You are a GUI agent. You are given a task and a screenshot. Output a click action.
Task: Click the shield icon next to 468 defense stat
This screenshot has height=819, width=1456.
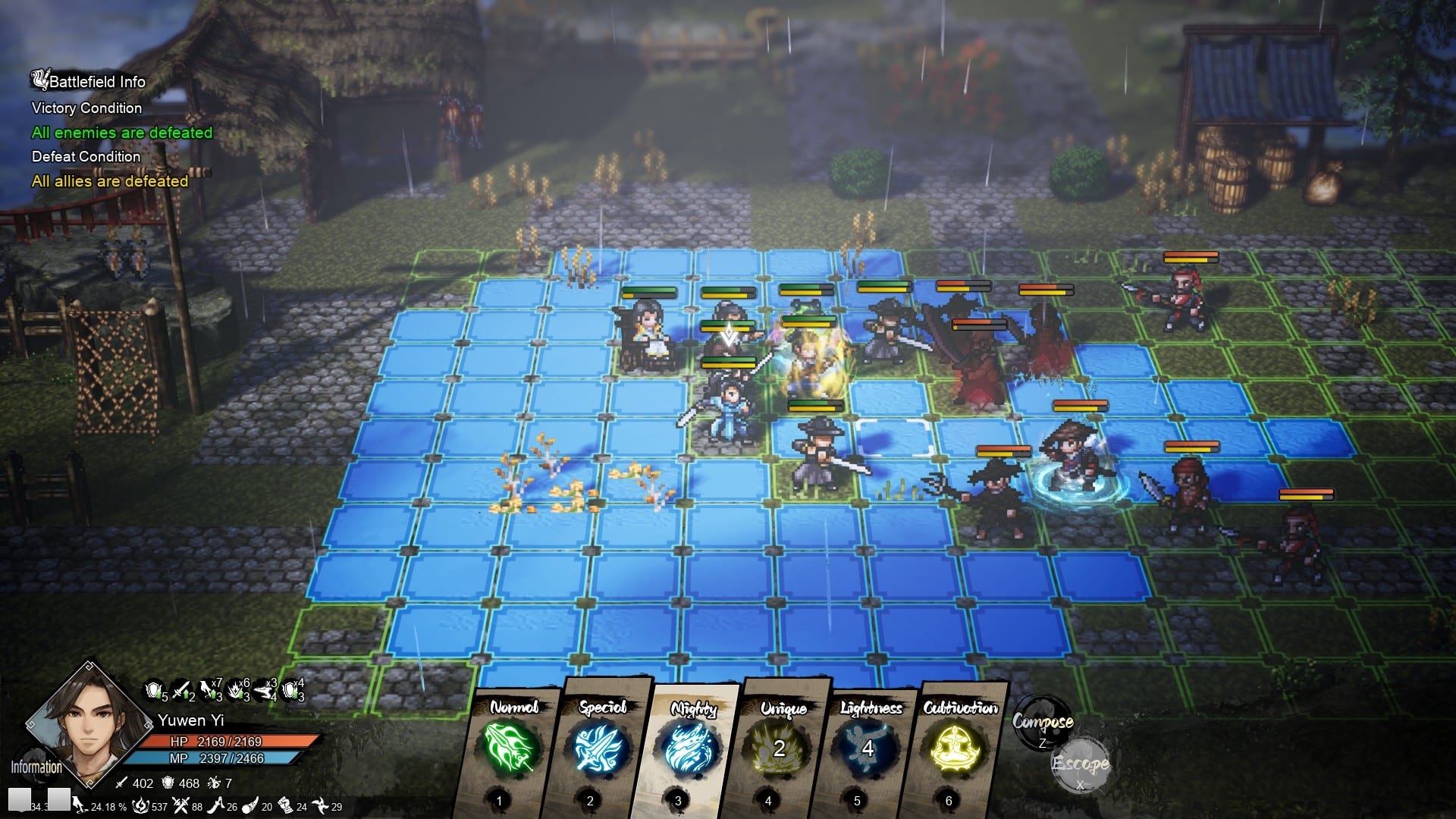[x=167, y=785]
